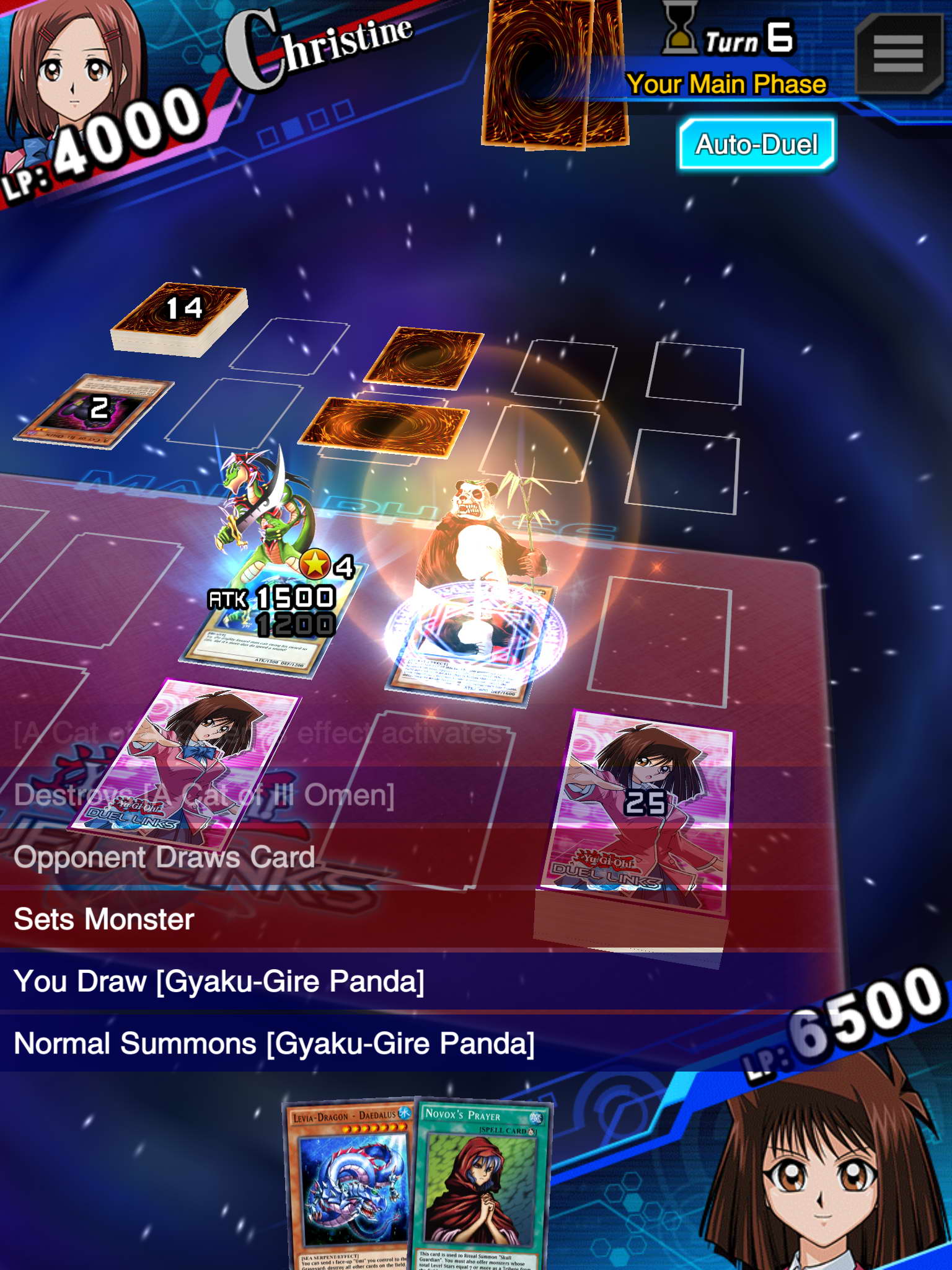Tap the You Draw Gyaku-Gire Panda log line
This screenshot has height=1270, width=952.
point(219,981)
